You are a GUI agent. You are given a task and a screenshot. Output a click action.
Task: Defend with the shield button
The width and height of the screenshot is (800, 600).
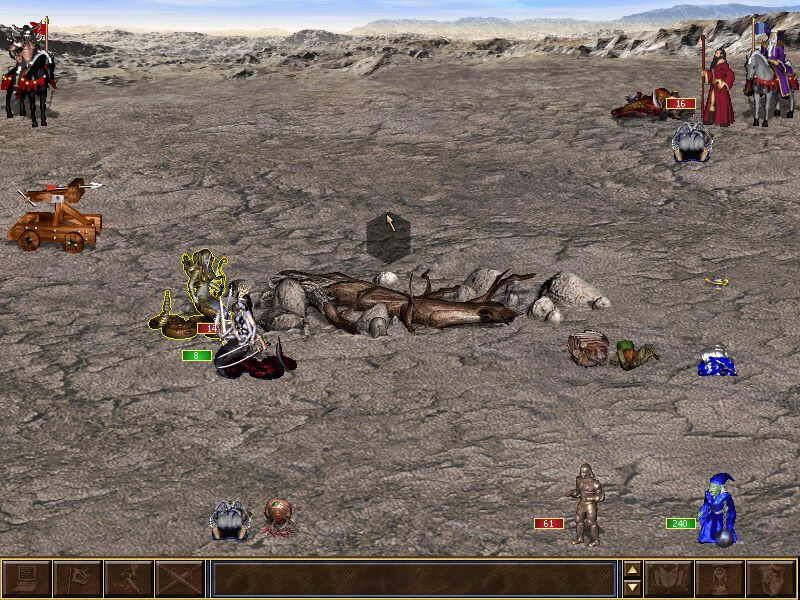(771, 579)
